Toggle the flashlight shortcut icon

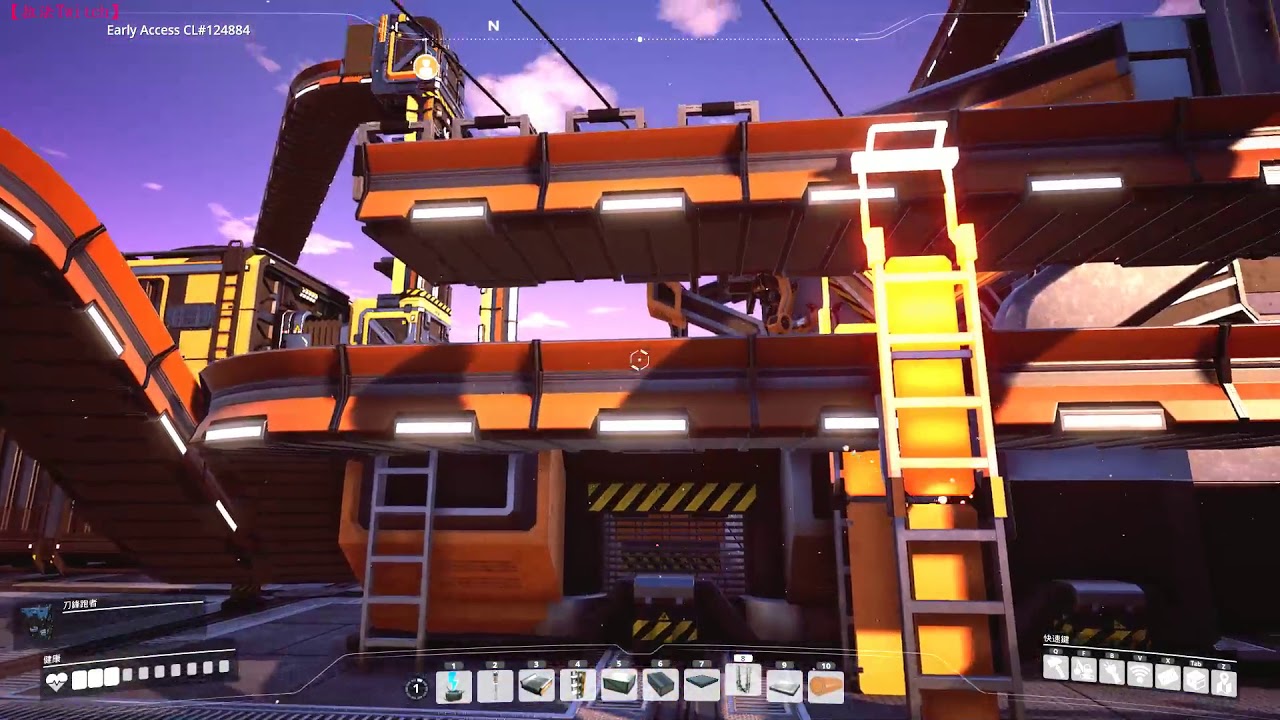1112,672
